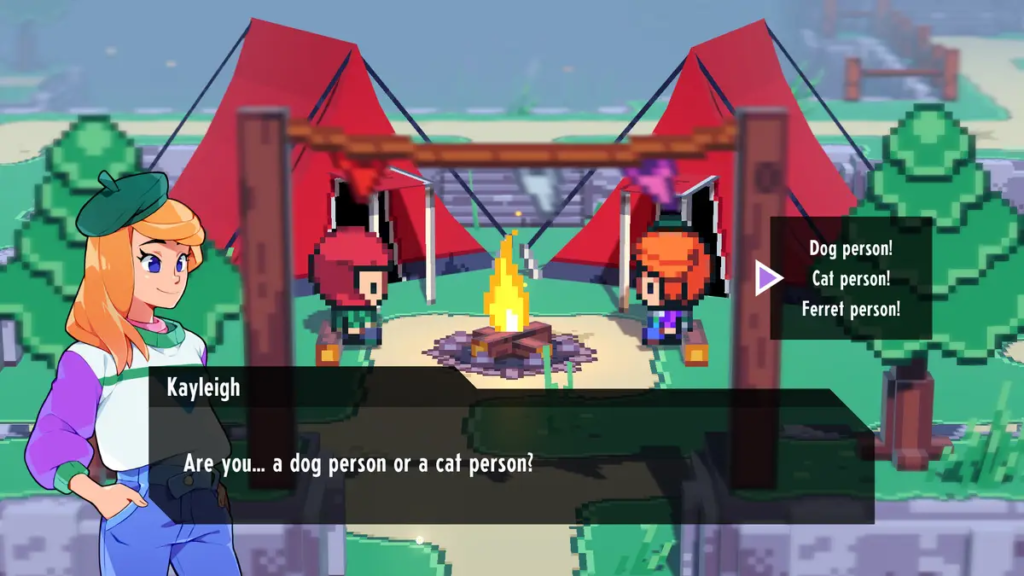
Task: Answer with "Ferret person!"
Action: [850, 309]
